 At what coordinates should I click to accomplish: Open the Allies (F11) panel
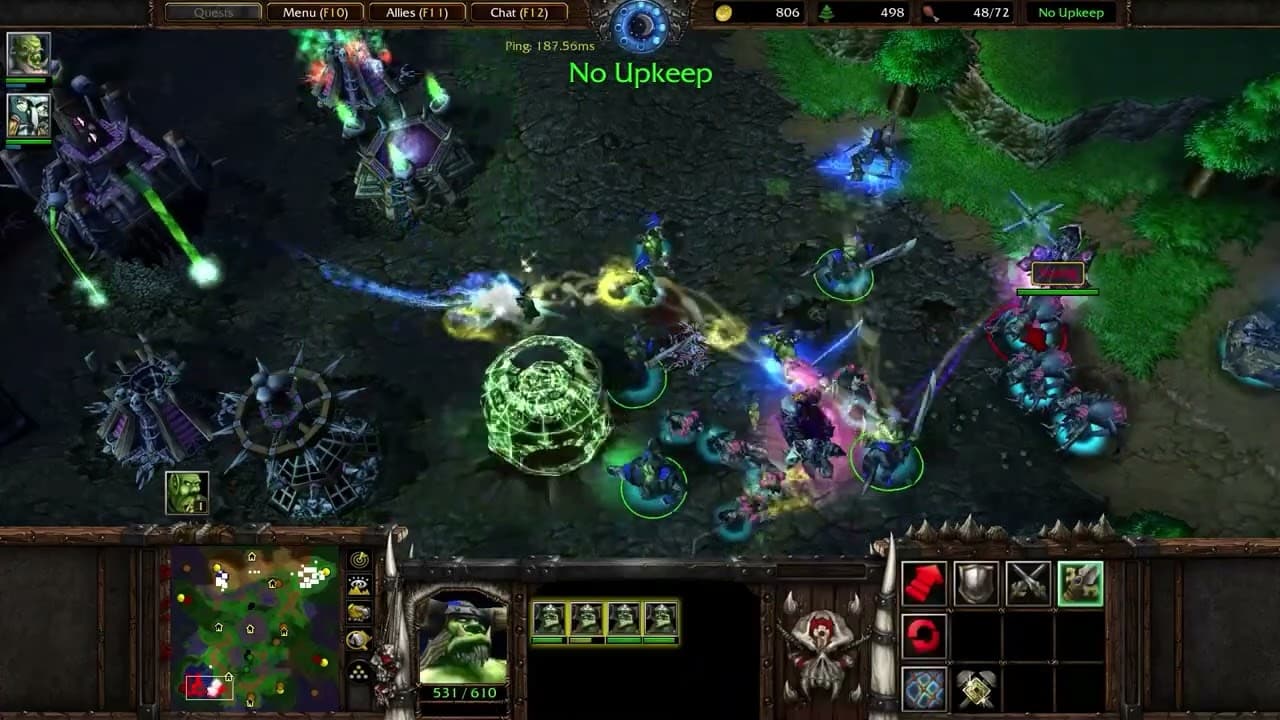point(416,13)
